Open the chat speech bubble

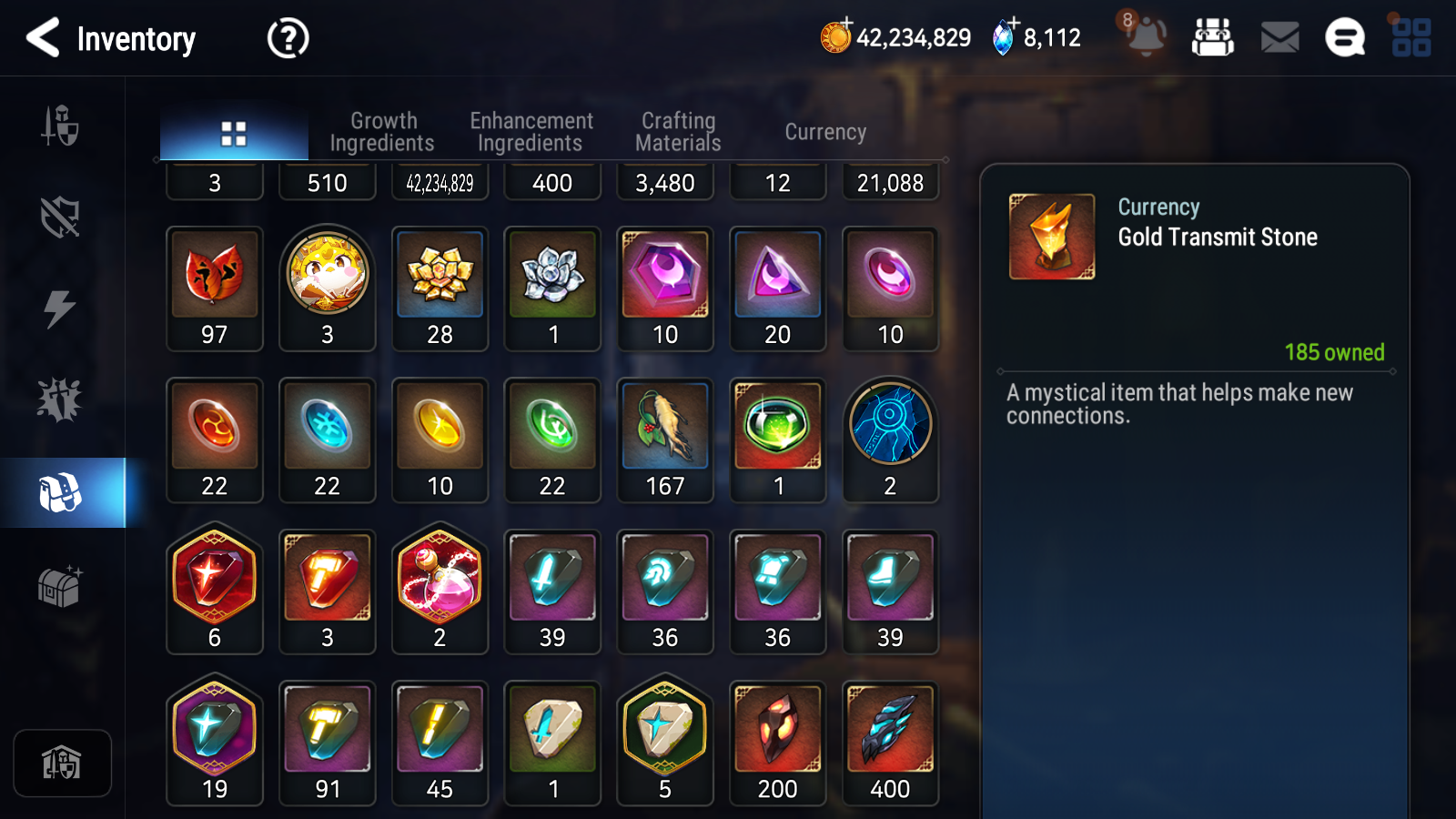[x=1344, y=38]
